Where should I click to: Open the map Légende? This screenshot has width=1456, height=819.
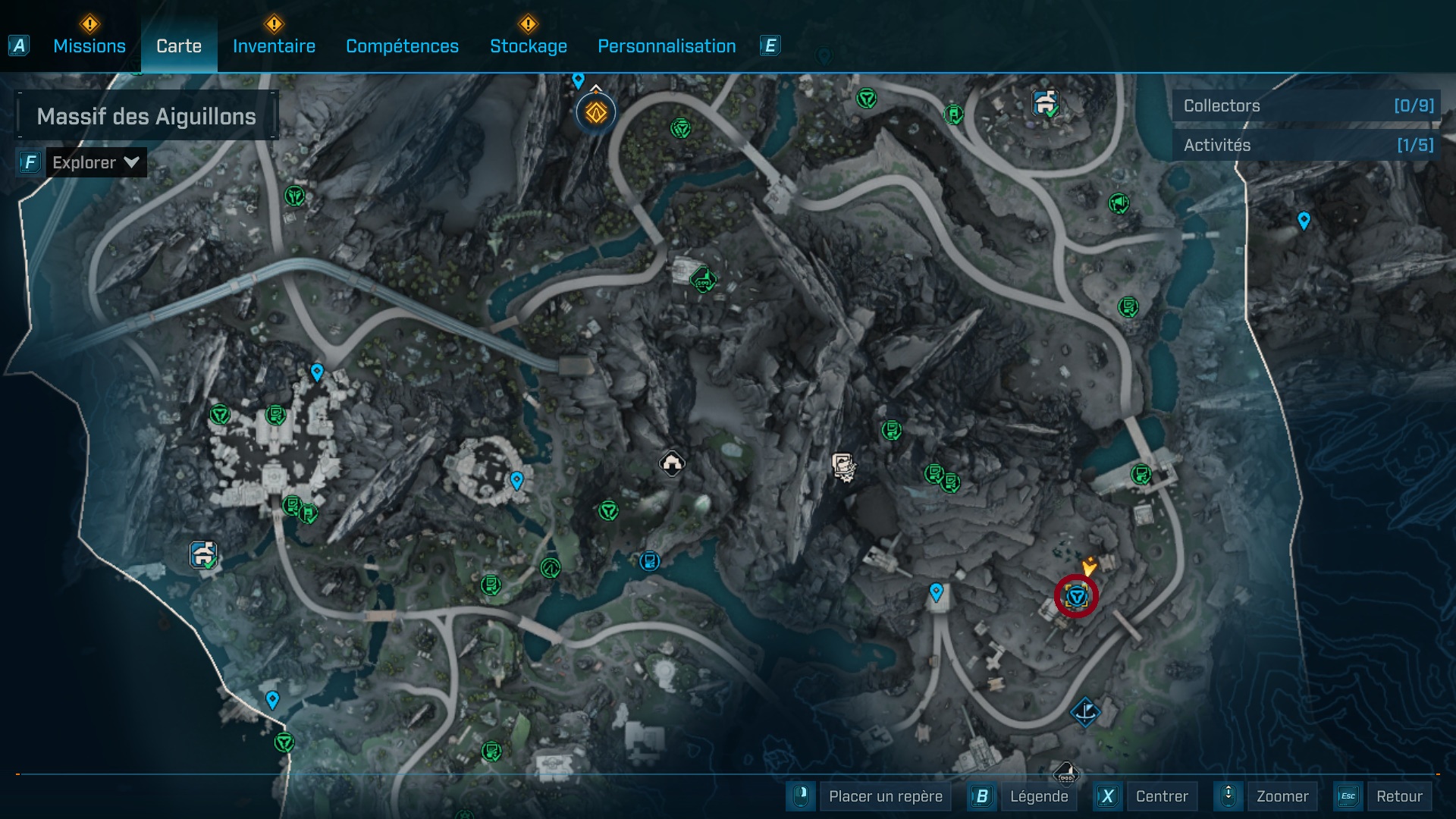point(1038,796)
